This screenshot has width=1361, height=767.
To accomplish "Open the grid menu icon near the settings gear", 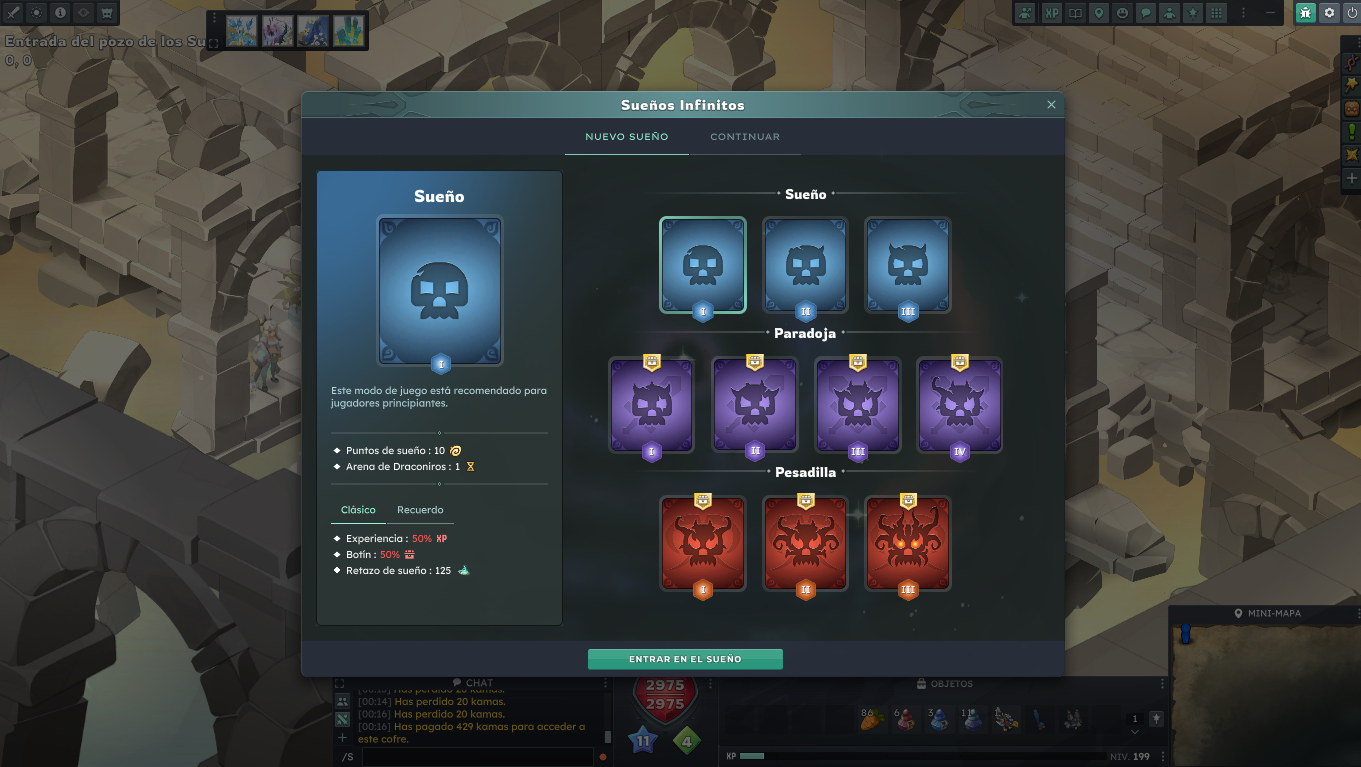I will [x=1216, y=13].
